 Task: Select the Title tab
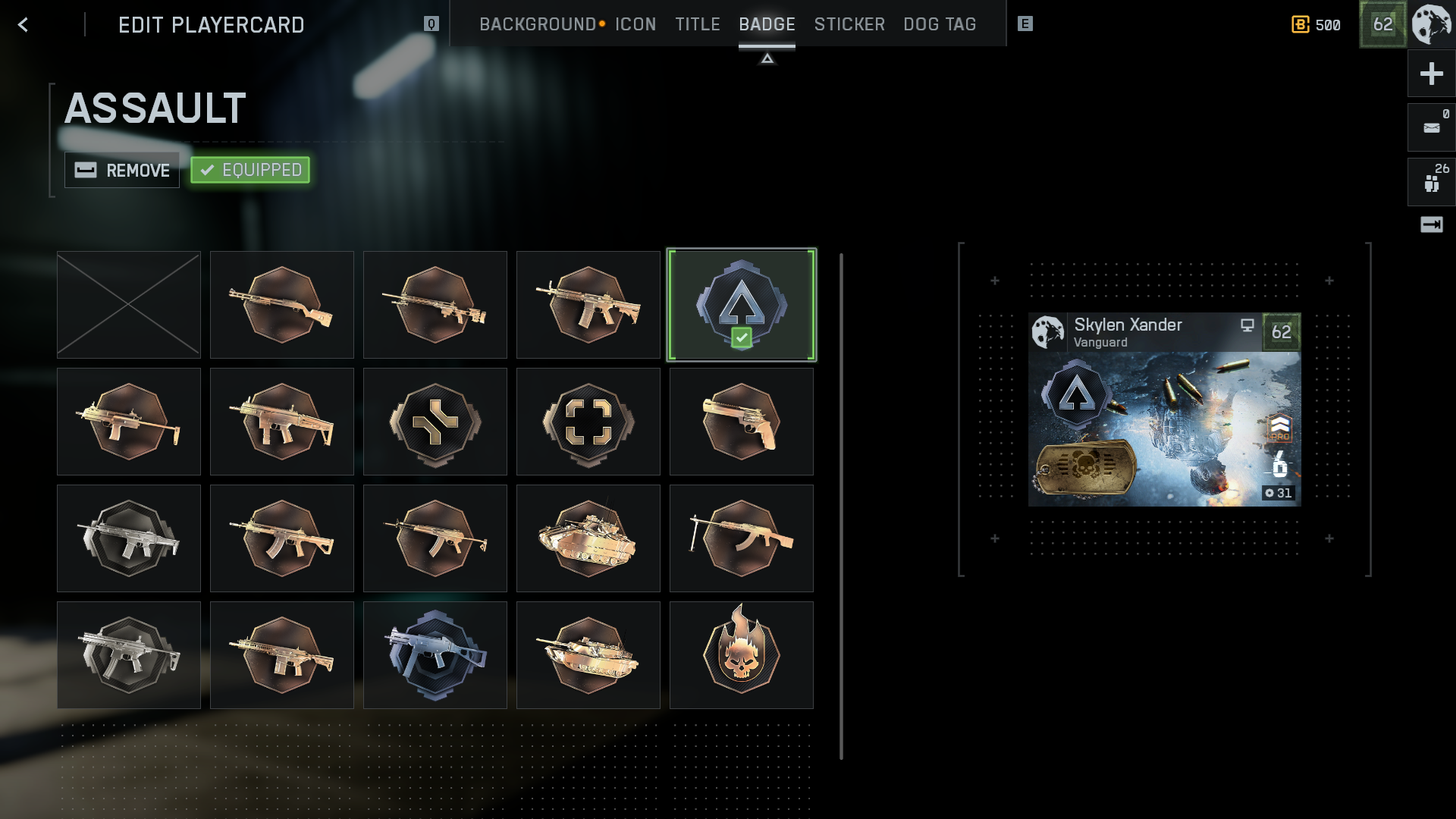coord(698,24)
